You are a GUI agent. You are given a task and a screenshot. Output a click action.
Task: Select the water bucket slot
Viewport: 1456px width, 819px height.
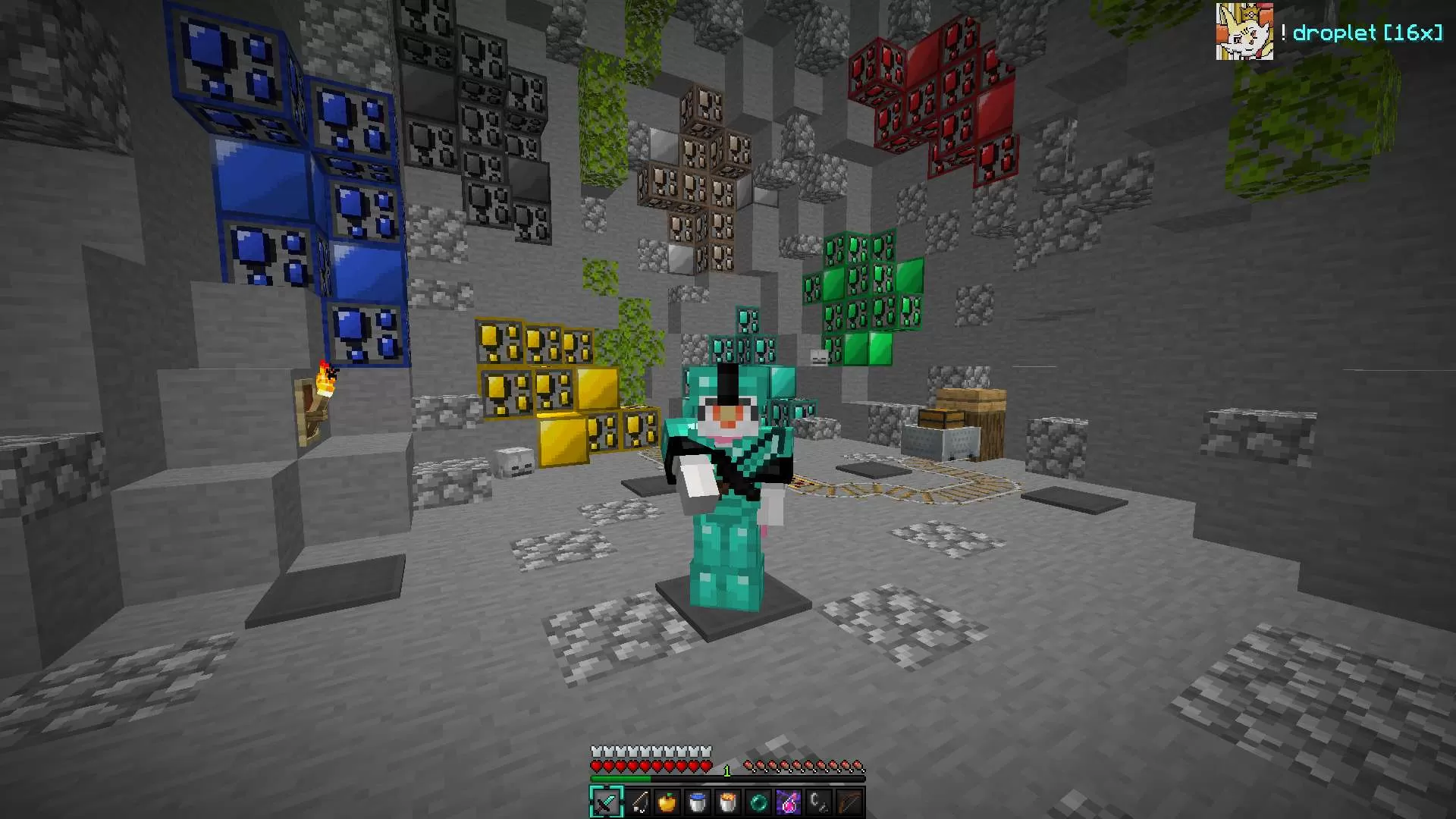[698, 802]
